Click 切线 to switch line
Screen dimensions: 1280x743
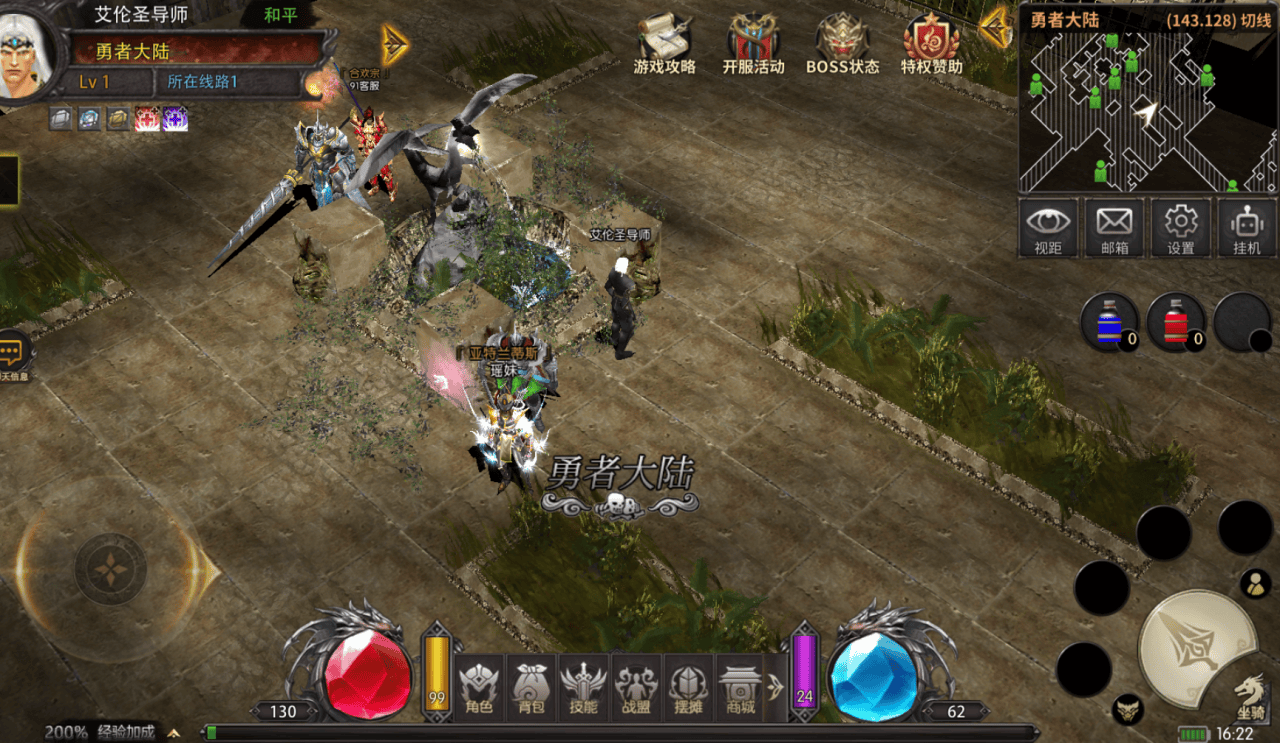(x=1255, y=20)
